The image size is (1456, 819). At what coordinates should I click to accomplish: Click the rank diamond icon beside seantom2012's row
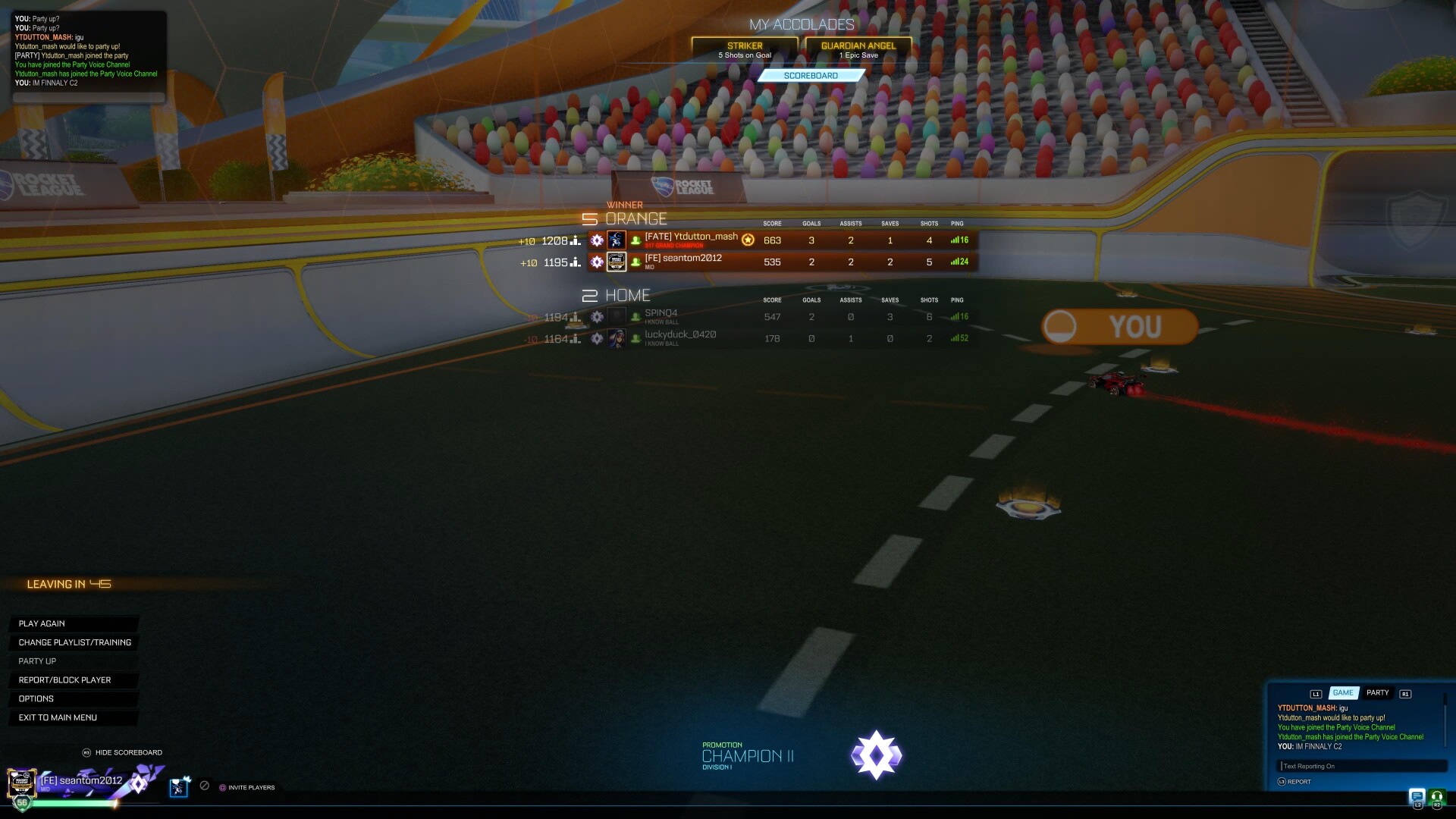[x=598, y=262]
